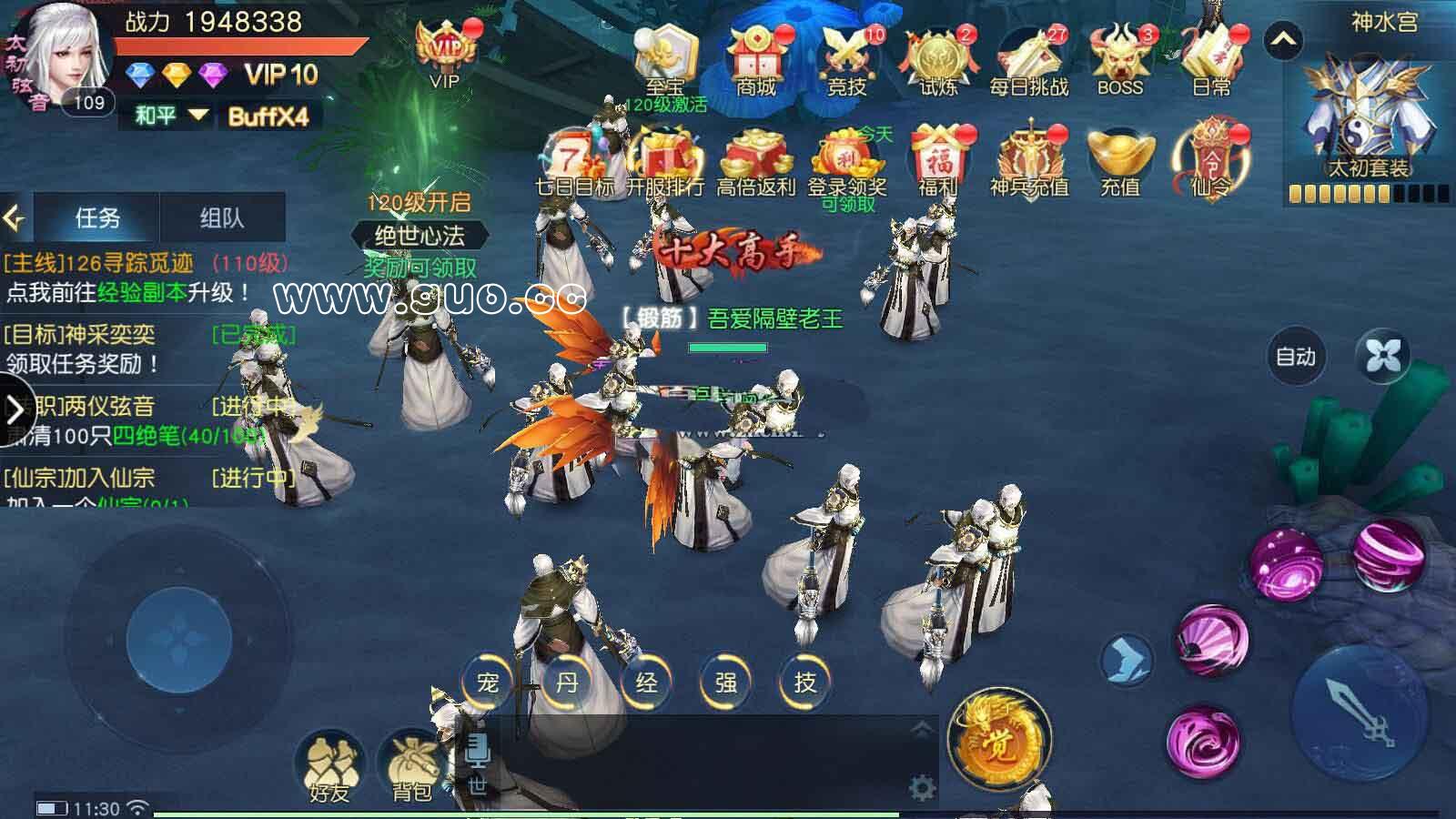Open the 商城 shop icon
Viewport: 1456px width, 819px height.
(755, 59)
